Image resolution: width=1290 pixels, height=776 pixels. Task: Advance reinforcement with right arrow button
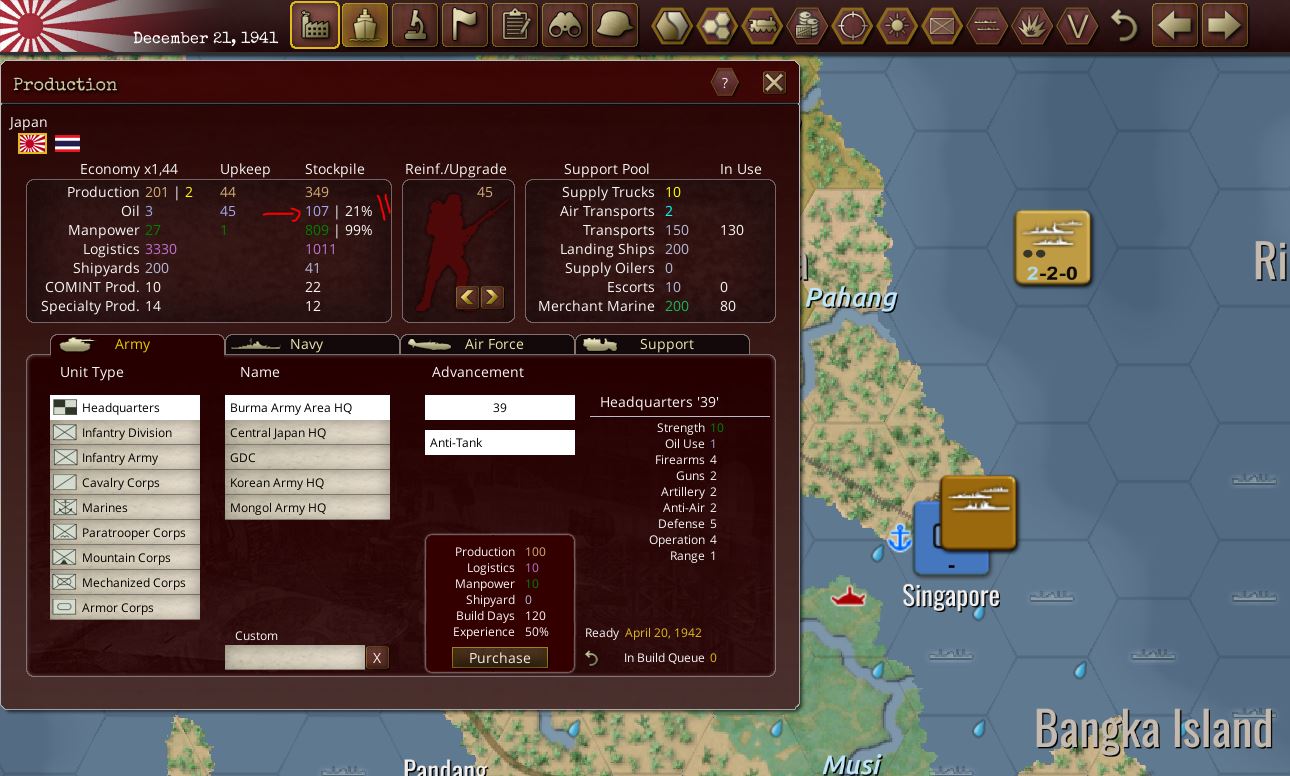(492, 297)
